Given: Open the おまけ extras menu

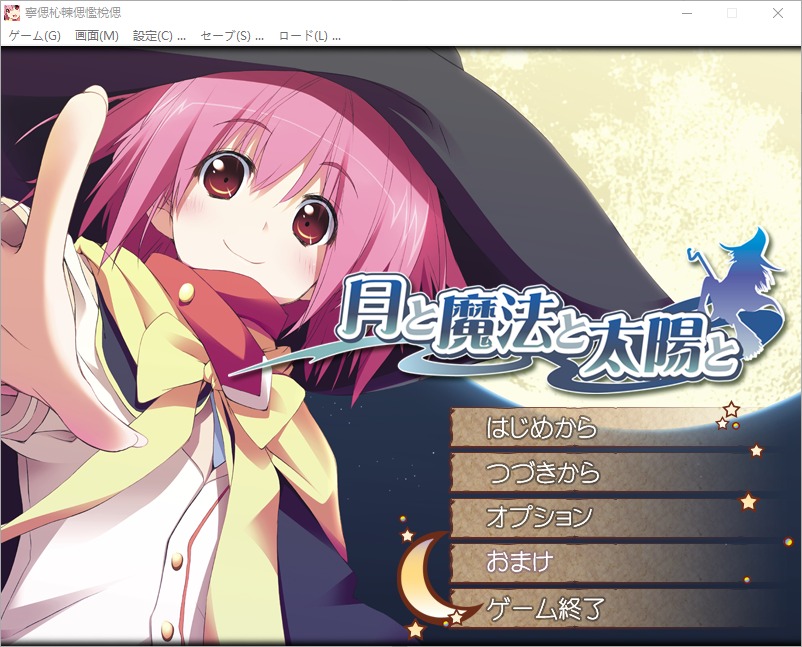Looking at the screenshot, I should tap(519, 562).
